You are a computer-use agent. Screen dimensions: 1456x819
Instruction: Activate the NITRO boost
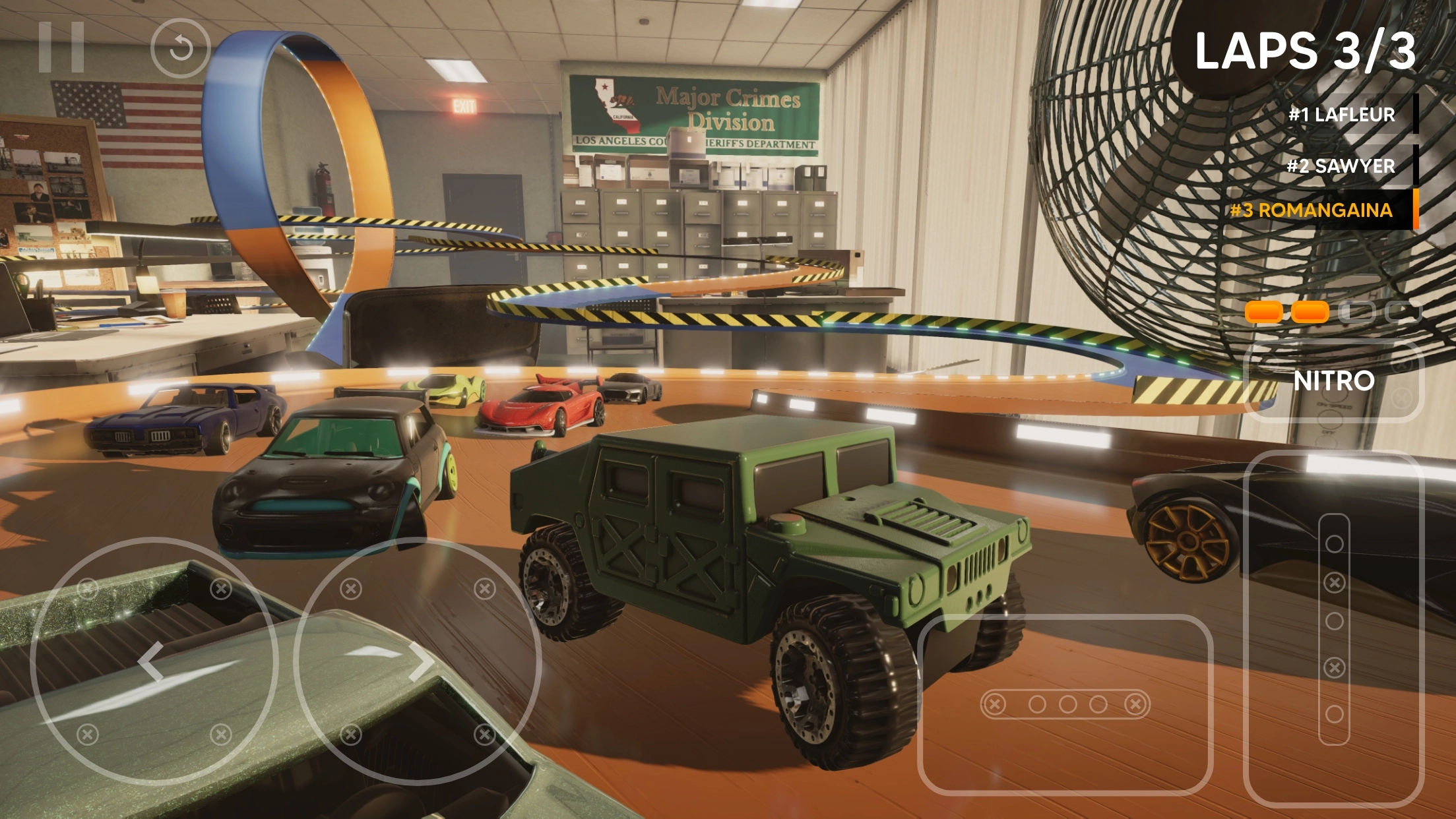pyautogui.click(x=1333, y=381)
